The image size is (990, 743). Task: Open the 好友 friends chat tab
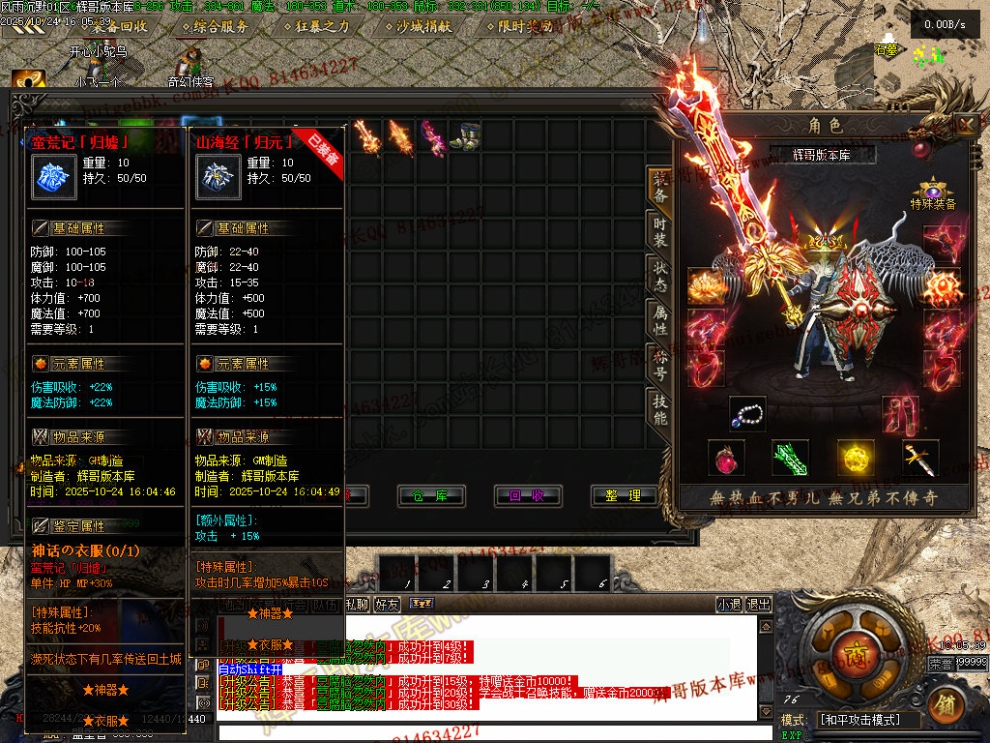[387, 604]
